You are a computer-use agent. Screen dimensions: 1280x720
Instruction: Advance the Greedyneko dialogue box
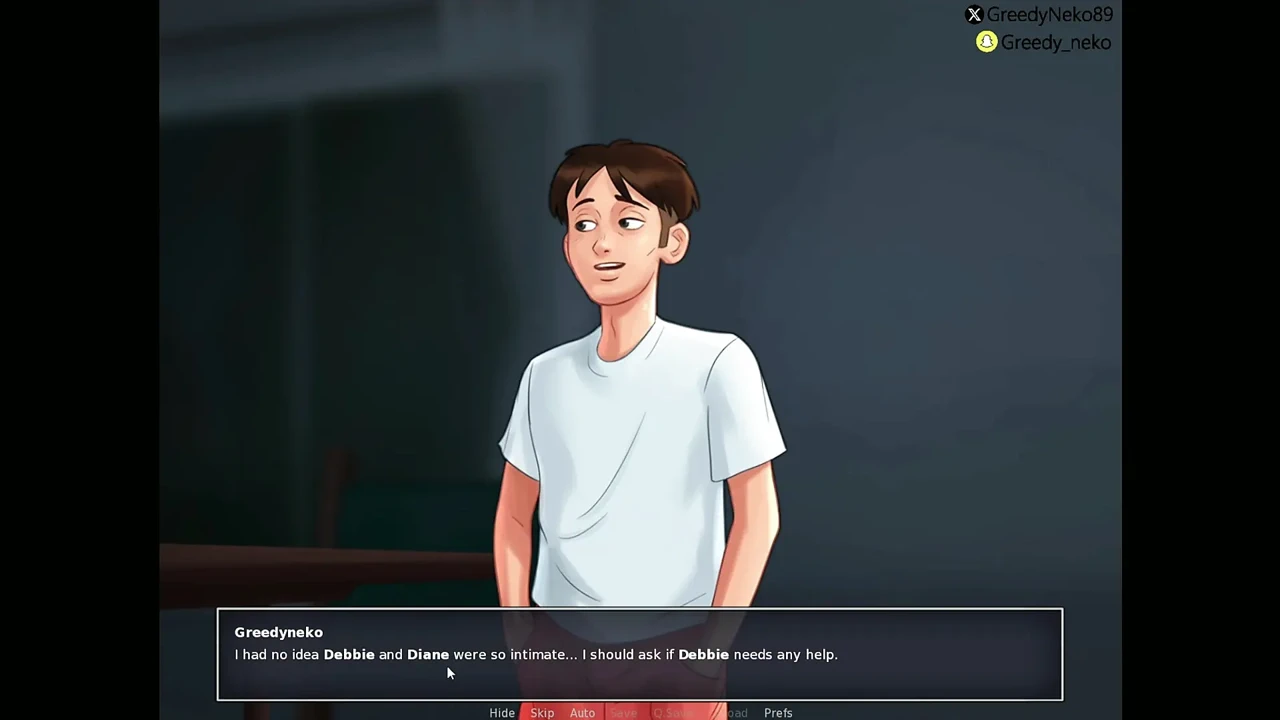[x=640, y=654]
